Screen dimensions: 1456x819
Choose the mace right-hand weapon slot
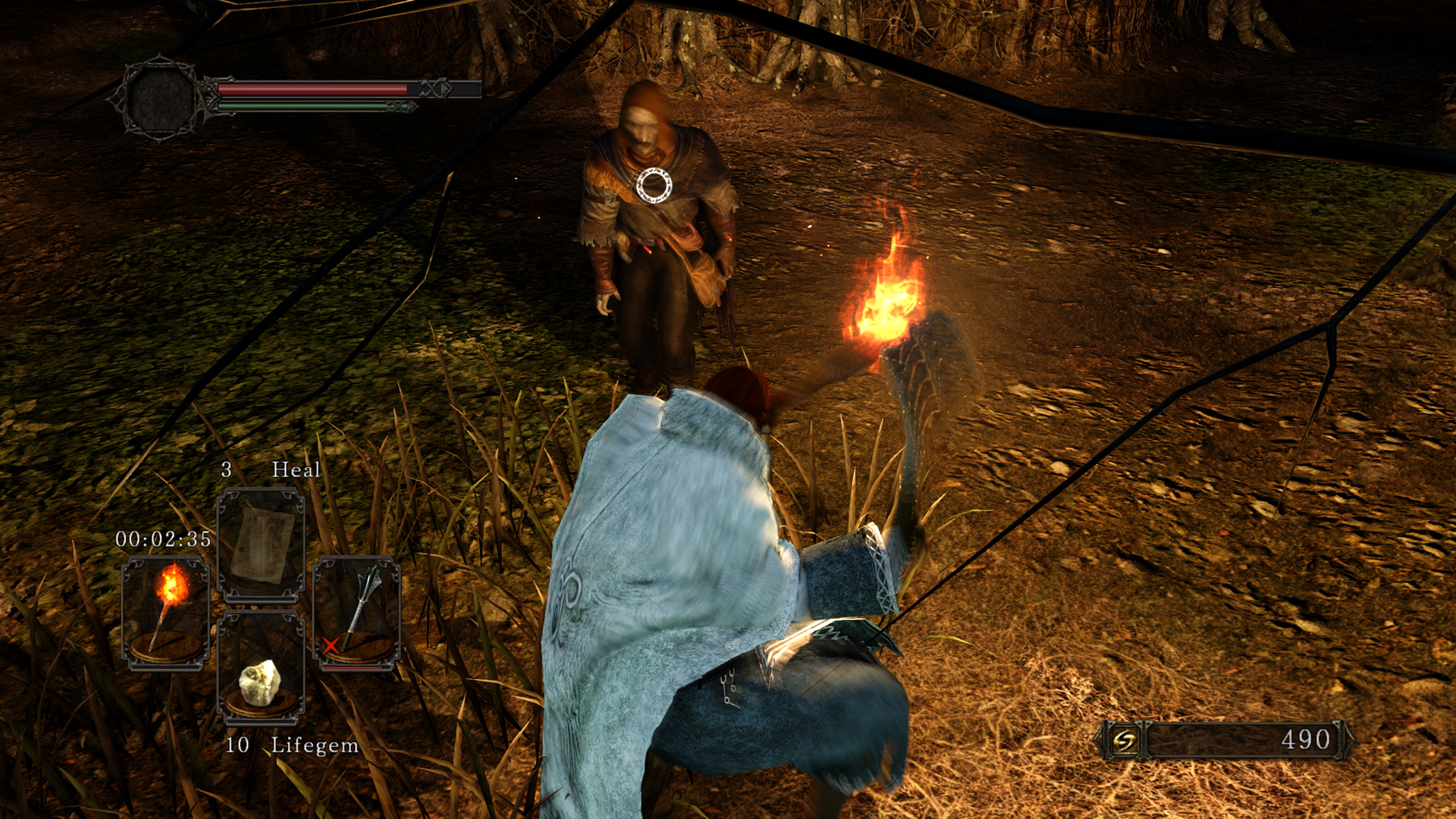pyautogui.click(x=356, y=613)
